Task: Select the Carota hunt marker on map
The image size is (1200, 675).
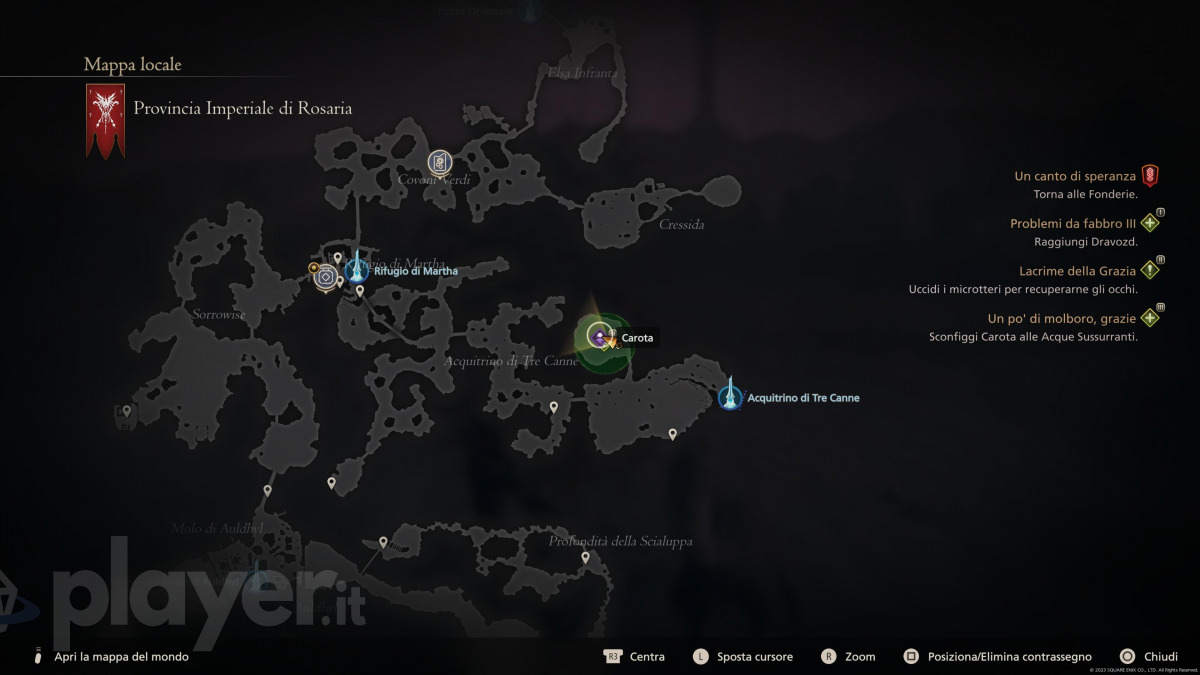Action: click(600, 337)
